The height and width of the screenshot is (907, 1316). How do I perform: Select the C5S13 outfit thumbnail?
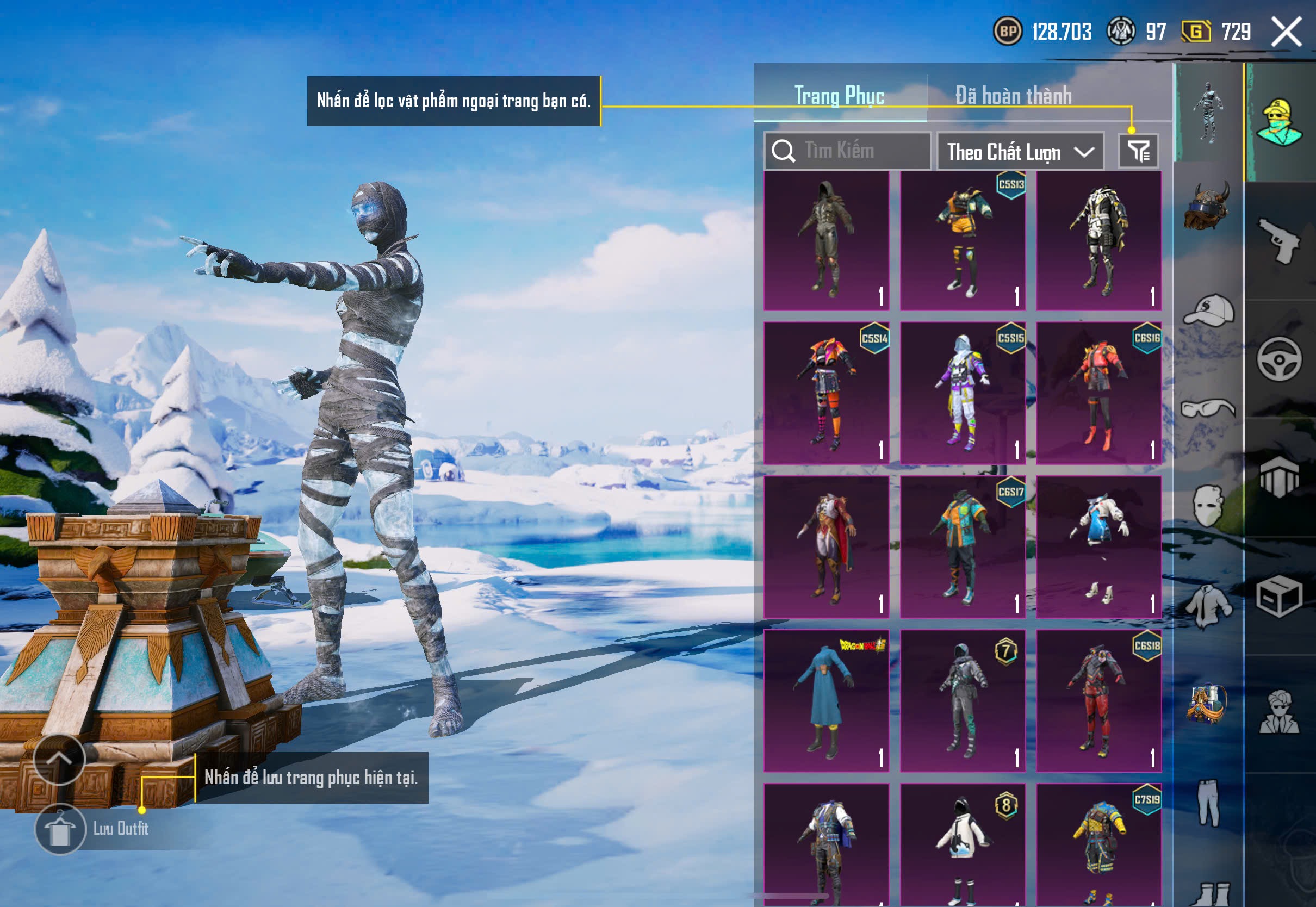tap(963, 241)
